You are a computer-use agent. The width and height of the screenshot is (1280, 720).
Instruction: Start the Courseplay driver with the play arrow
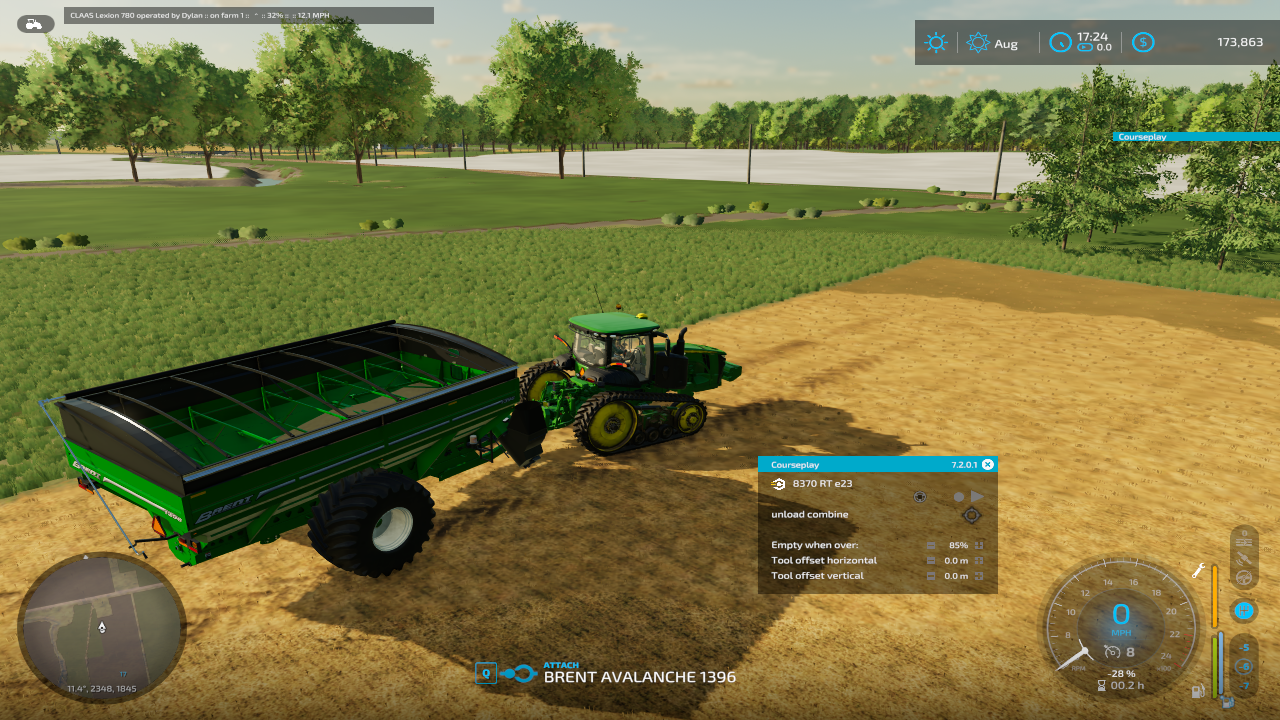[x=977, y=496]
